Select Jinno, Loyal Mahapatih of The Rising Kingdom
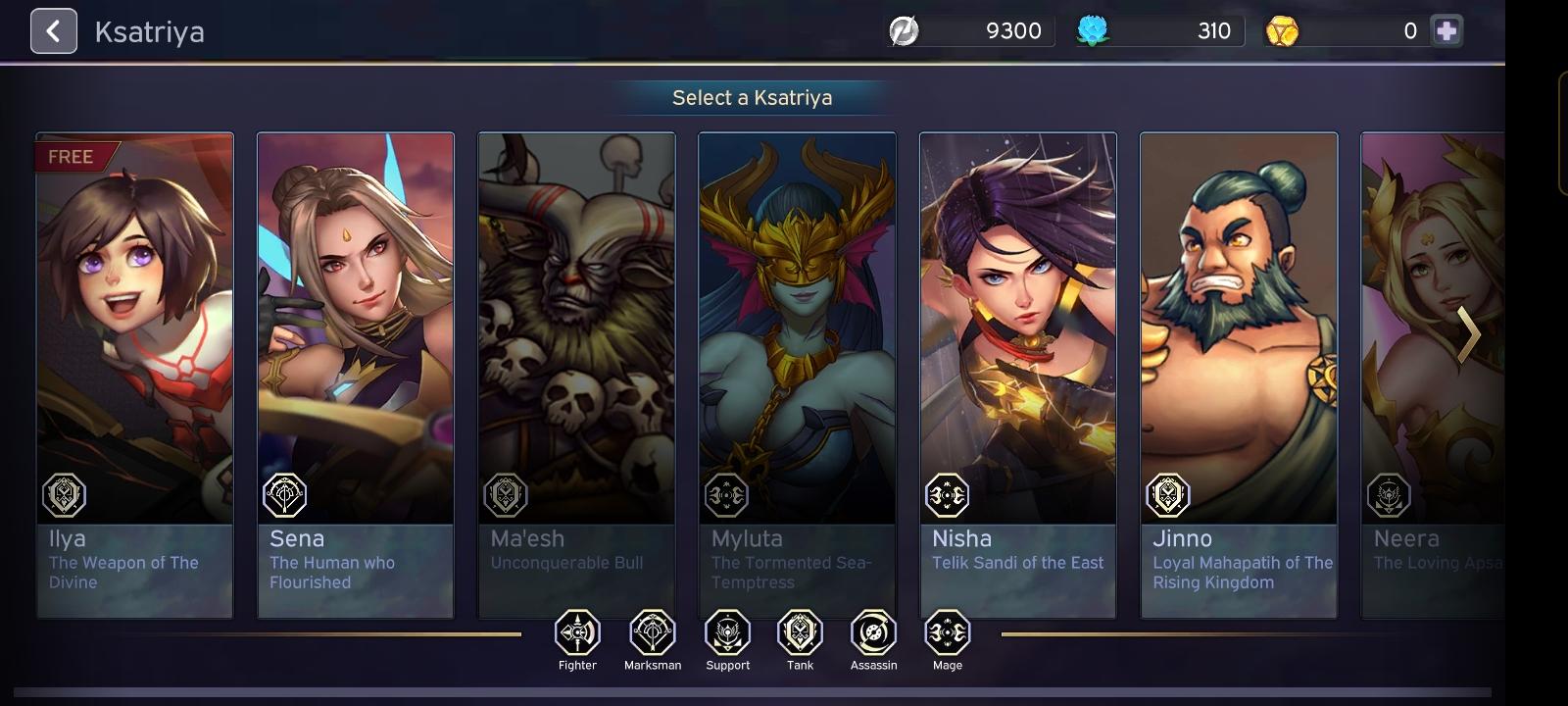The image size is (1568, 706). tap(1239, 373)
